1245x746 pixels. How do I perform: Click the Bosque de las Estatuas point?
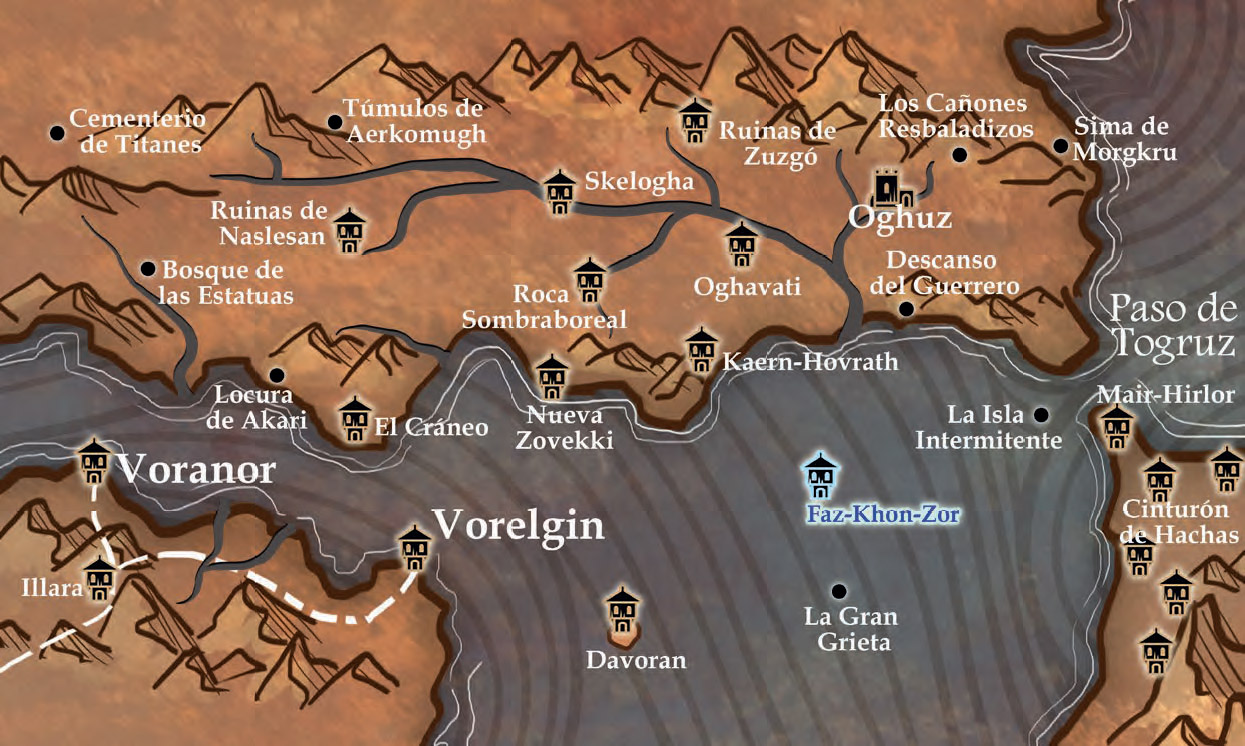(x=148, y=269)
